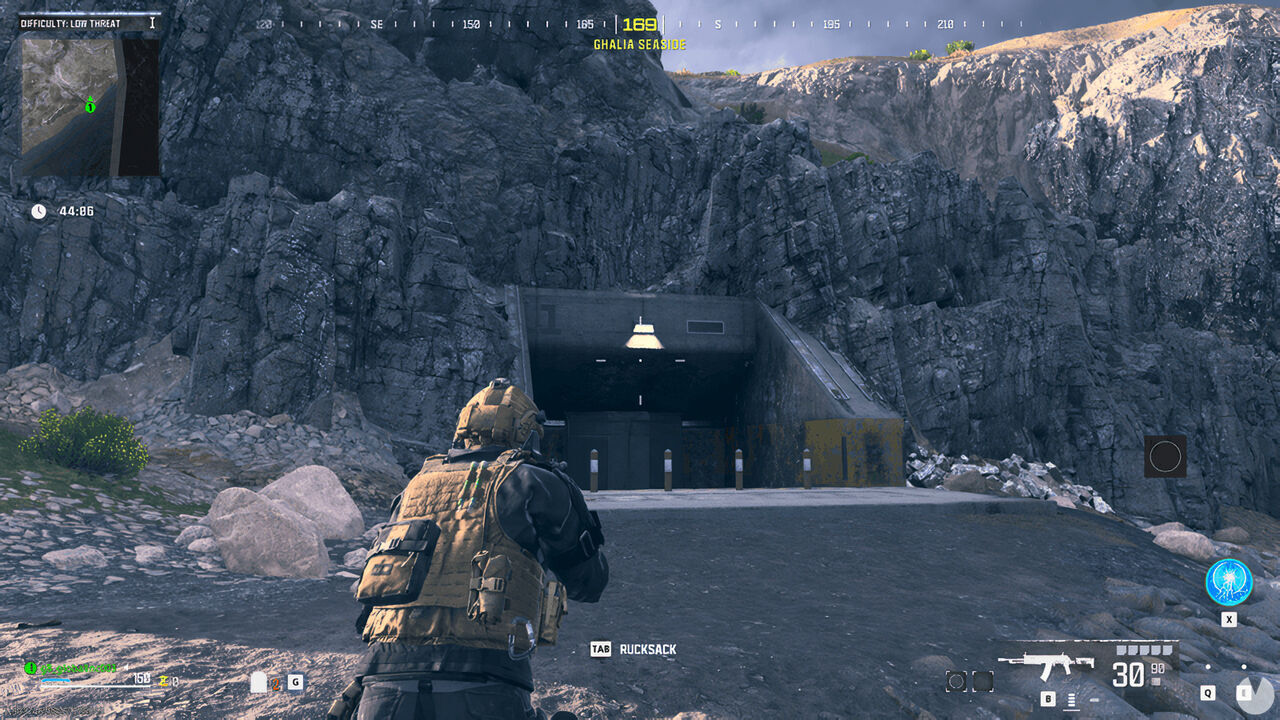Toggle the B keybind indicator under the weapon

[x=1048, y=697]
